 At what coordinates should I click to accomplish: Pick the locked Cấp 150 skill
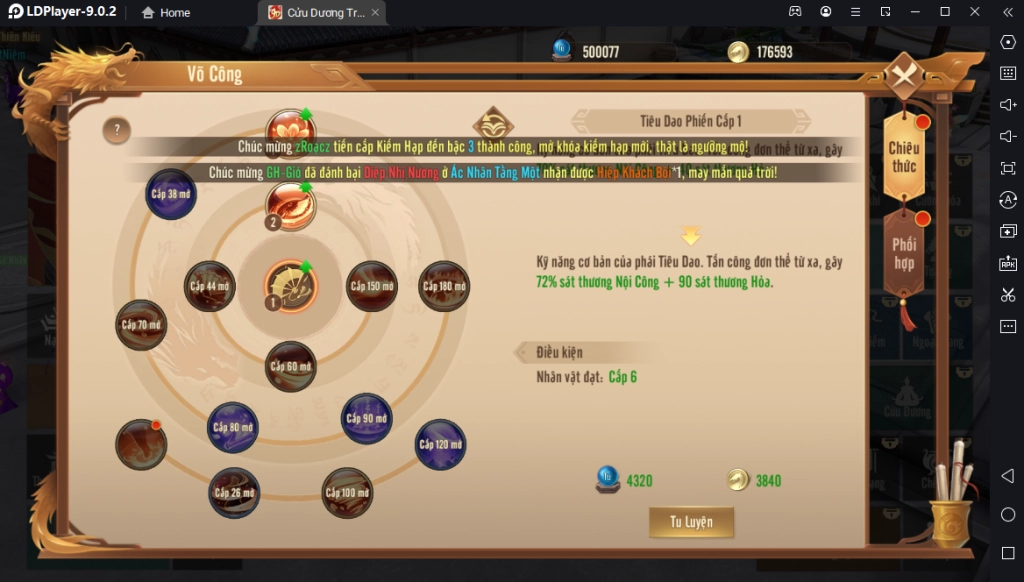[x=371, y=287]
